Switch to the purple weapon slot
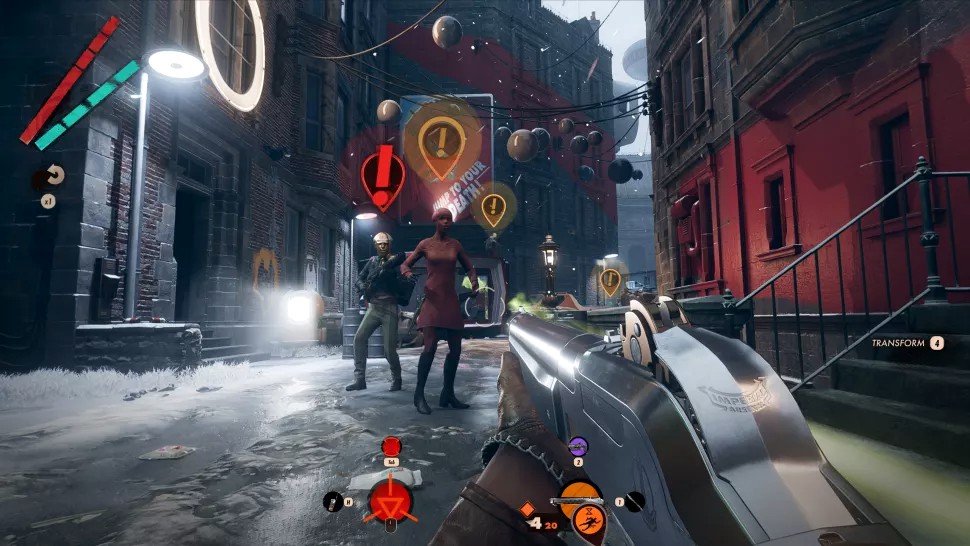This screenshot has width=970, height=546. pyautogui.click(x=578, y=446)
